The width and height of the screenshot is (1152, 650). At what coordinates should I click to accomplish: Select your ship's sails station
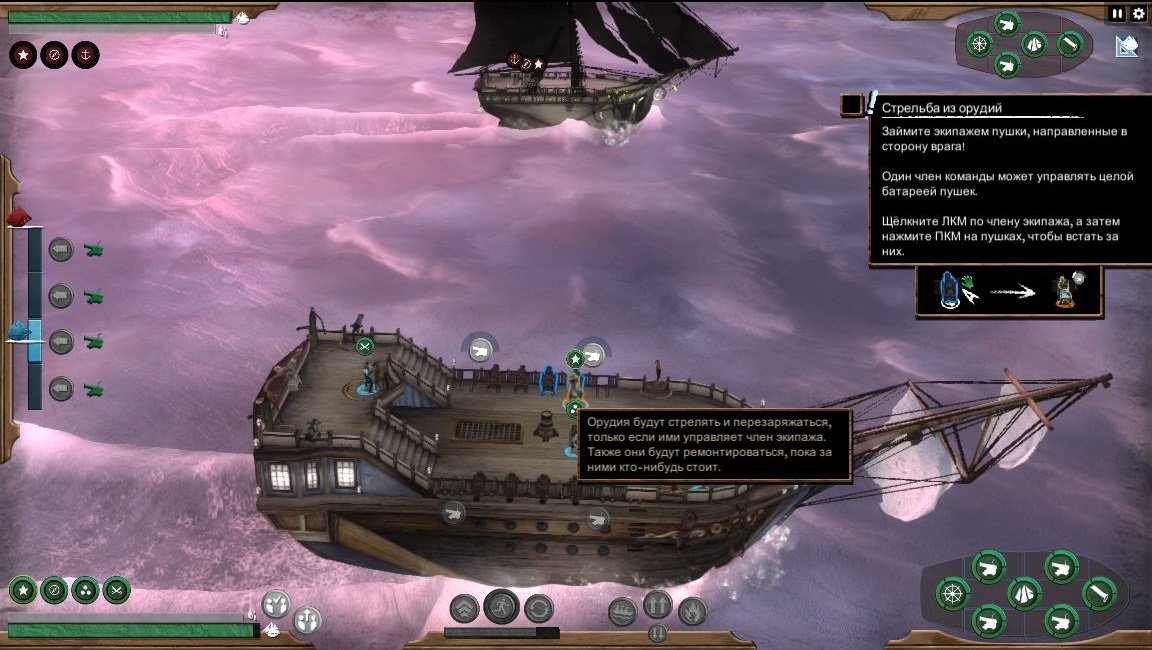1024,594
